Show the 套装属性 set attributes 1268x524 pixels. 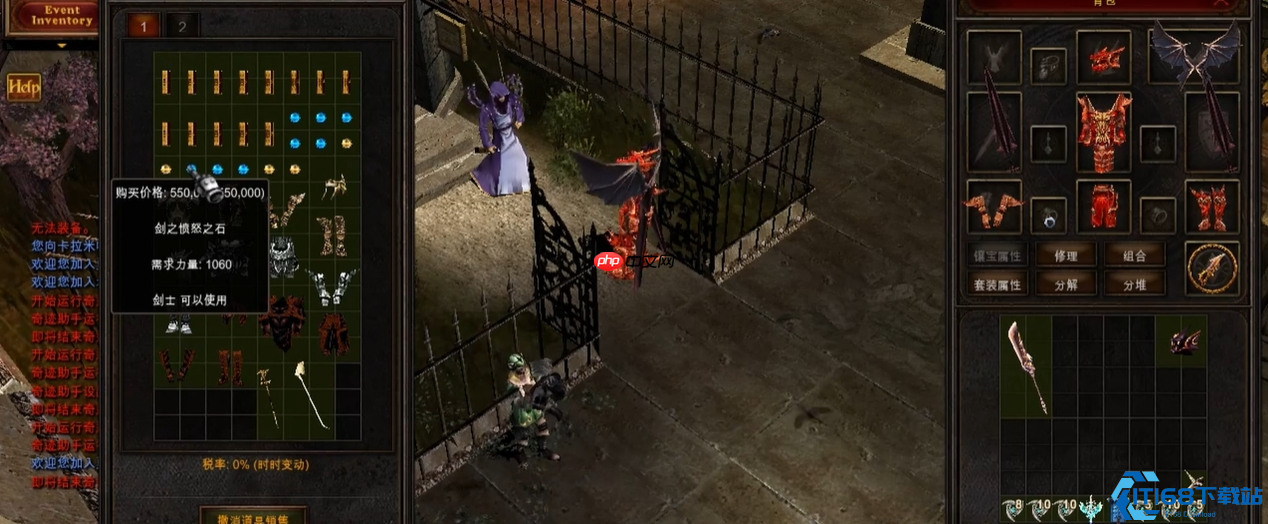[997, 284]
